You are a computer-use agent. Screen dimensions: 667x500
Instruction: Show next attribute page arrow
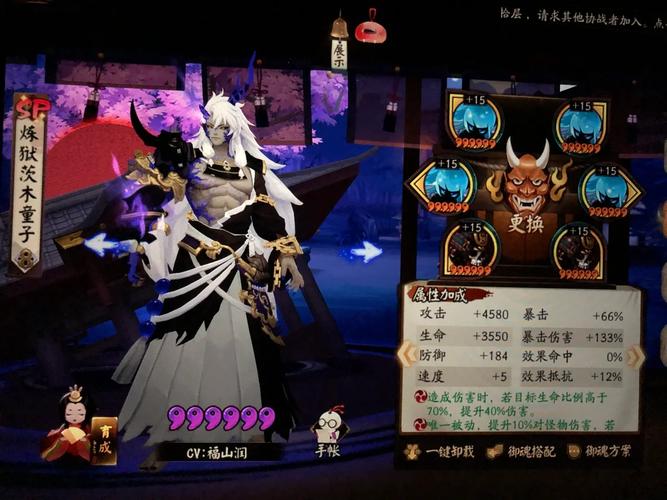point(636,356)
